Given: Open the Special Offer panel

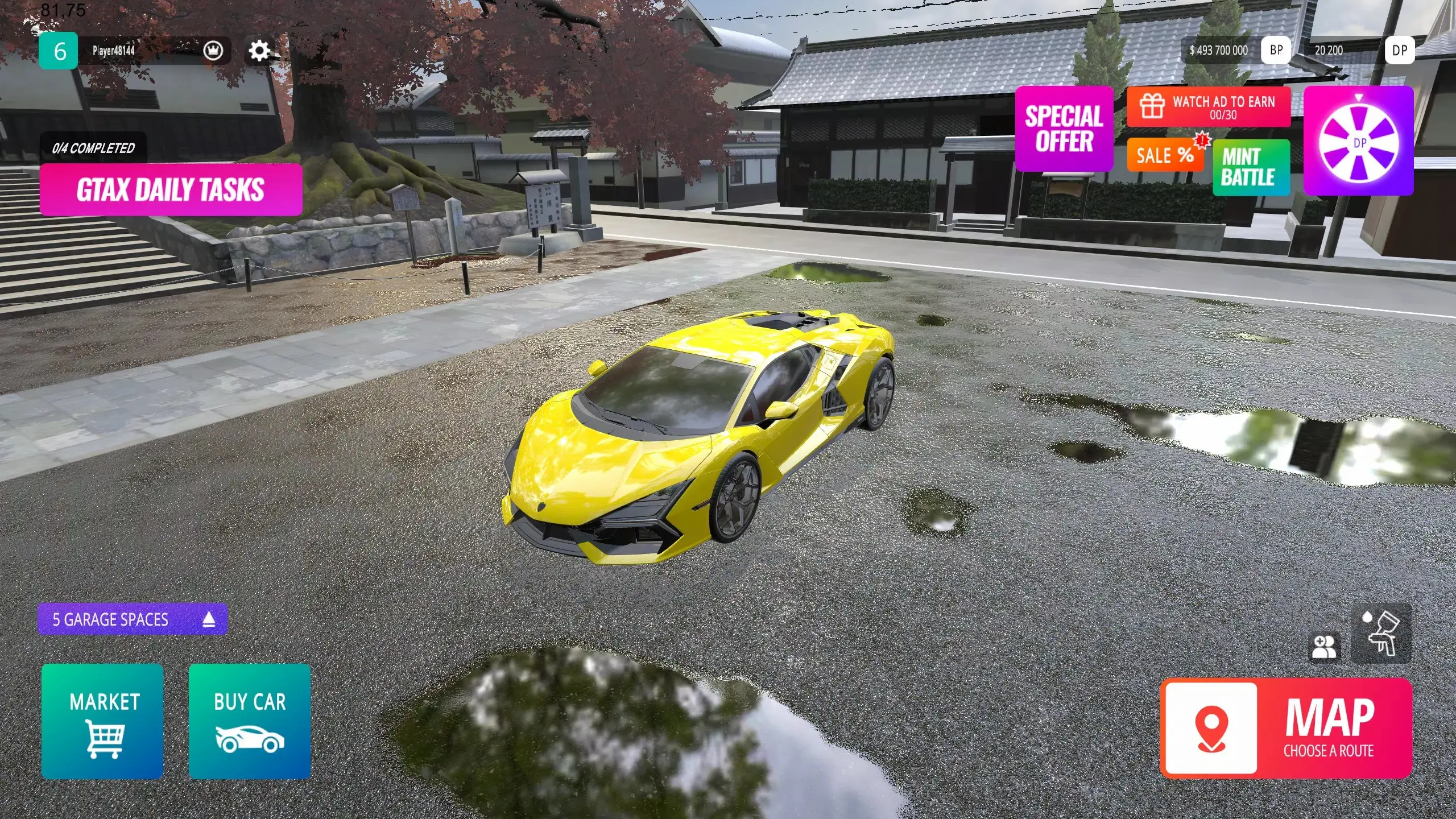Looking at the screenshot, I should pos(1064,129).
